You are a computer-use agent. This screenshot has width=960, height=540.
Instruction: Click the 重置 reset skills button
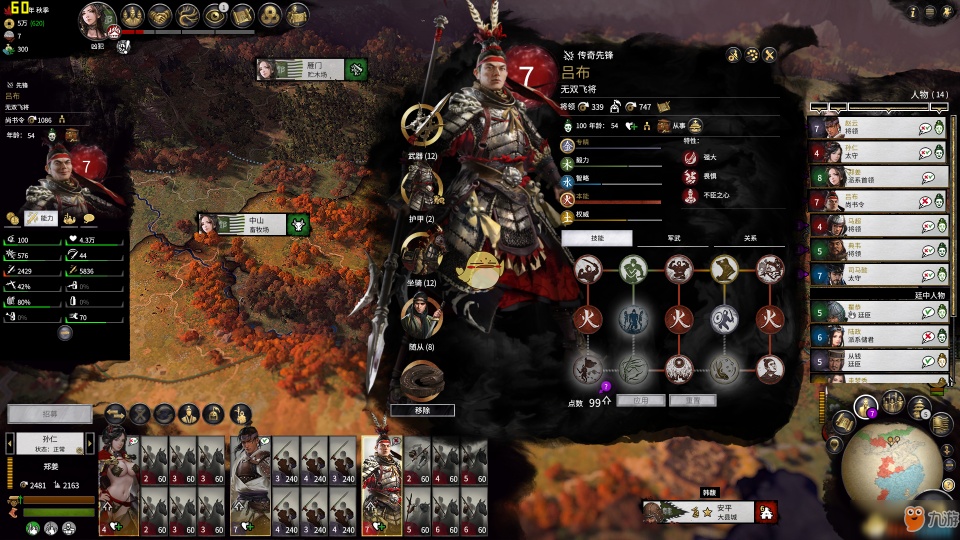pyautogui.click(x=691, y=400)
